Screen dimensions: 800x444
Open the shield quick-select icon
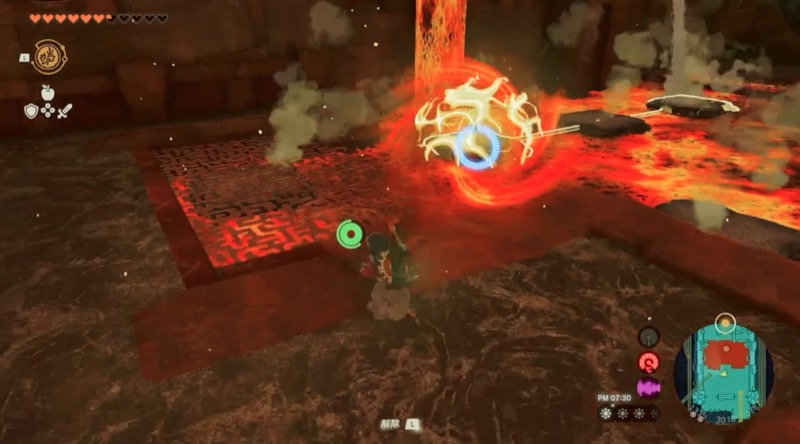coord(31,111)
